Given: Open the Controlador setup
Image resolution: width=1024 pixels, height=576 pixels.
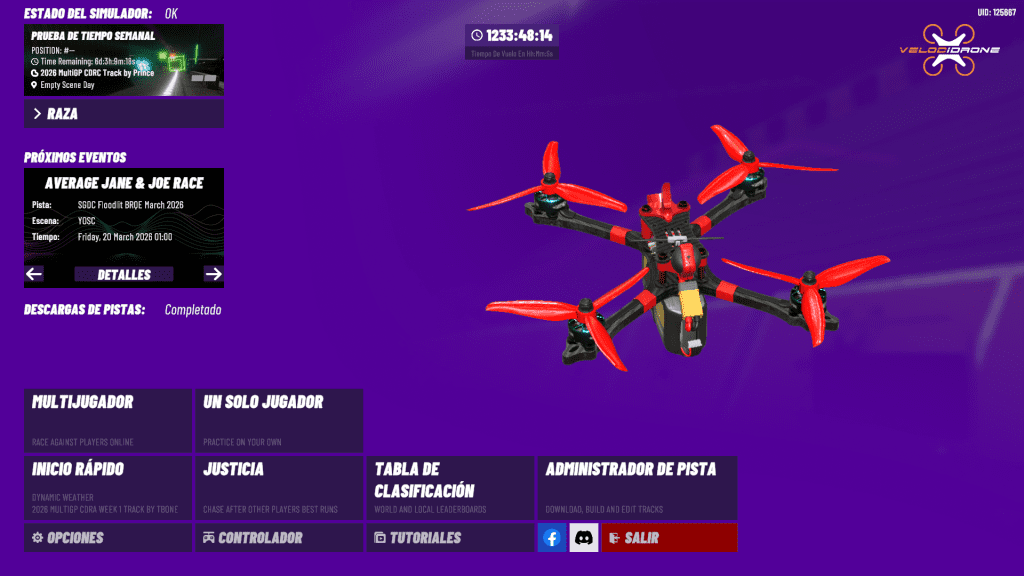Looking at the screenshot, I should 278,538.
